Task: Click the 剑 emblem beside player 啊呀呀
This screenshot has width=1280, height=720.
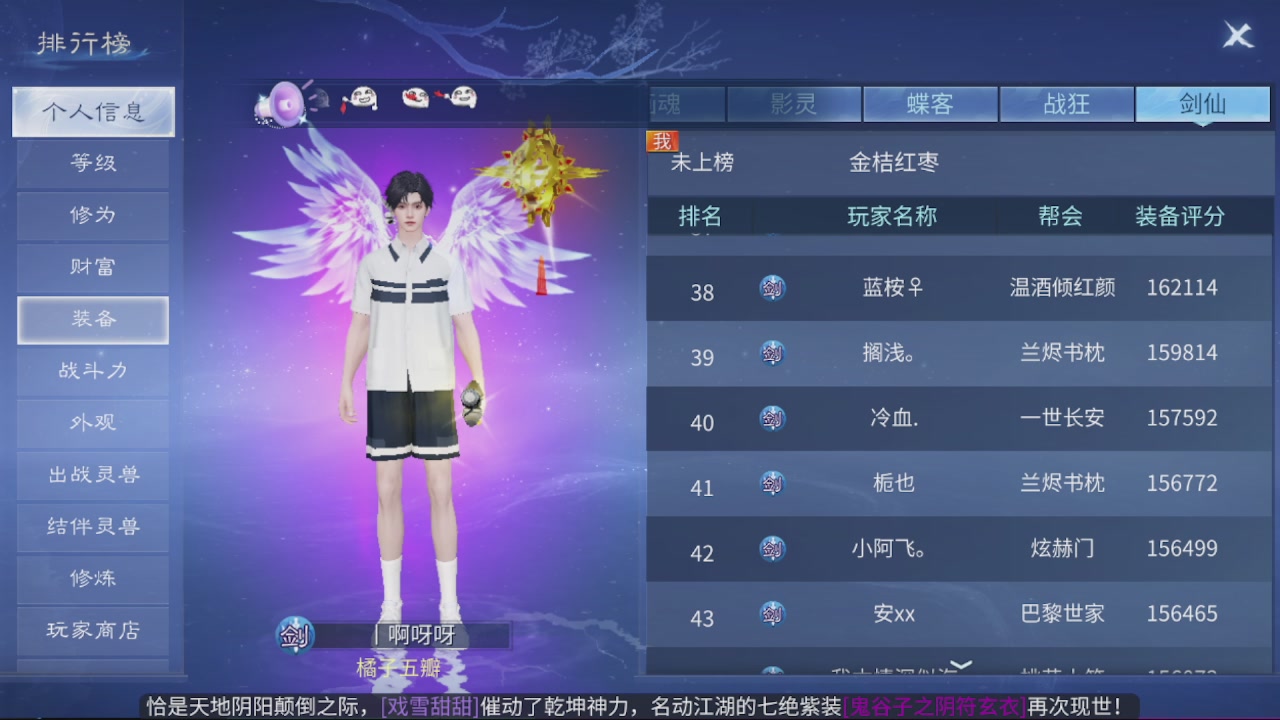Action: [293, 635]
